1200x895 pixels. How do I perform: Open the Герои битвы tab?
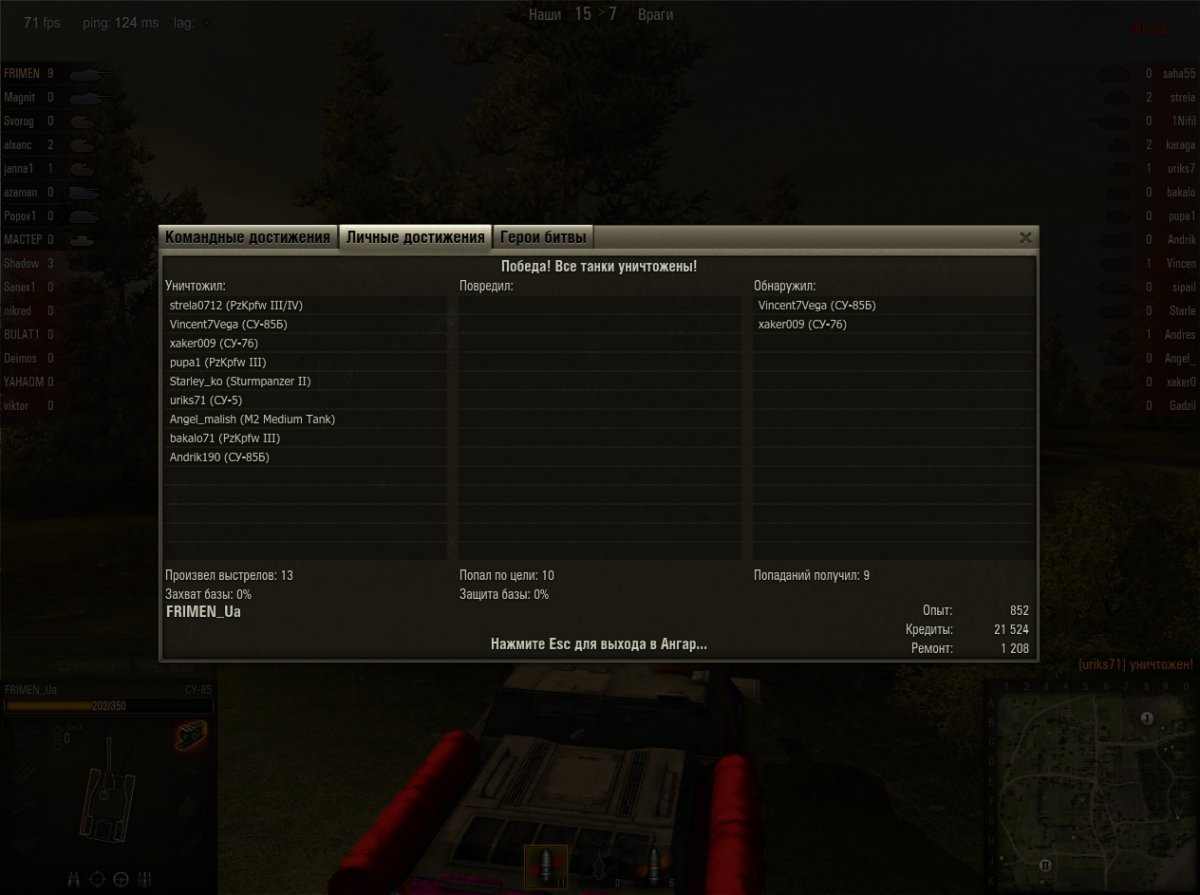pyautogui.click(x=544, y=237)
